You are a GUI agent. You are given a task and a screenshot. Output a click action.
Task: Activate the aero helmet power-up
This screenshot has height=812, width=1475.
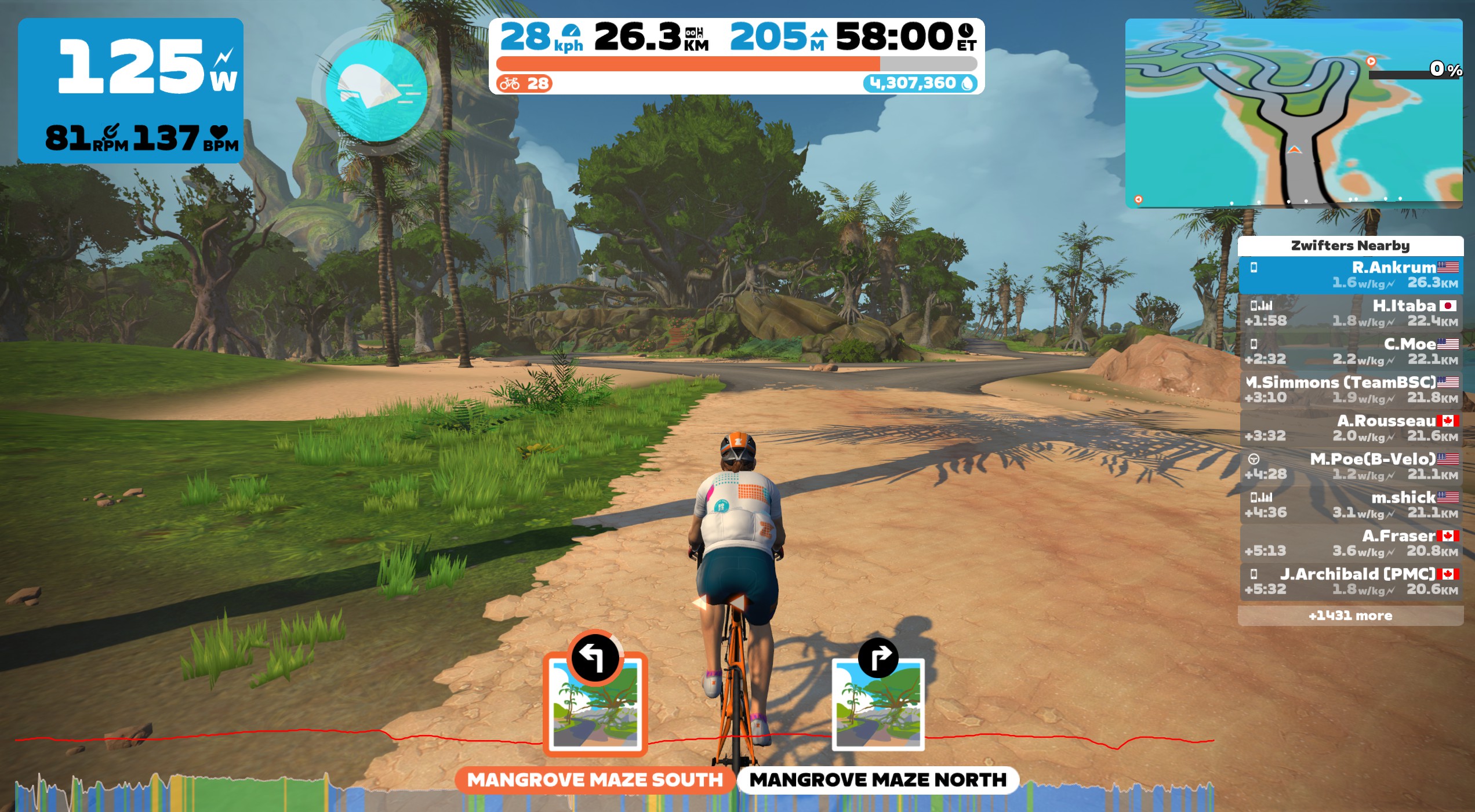pyautogui.click(x=376, y=91)
